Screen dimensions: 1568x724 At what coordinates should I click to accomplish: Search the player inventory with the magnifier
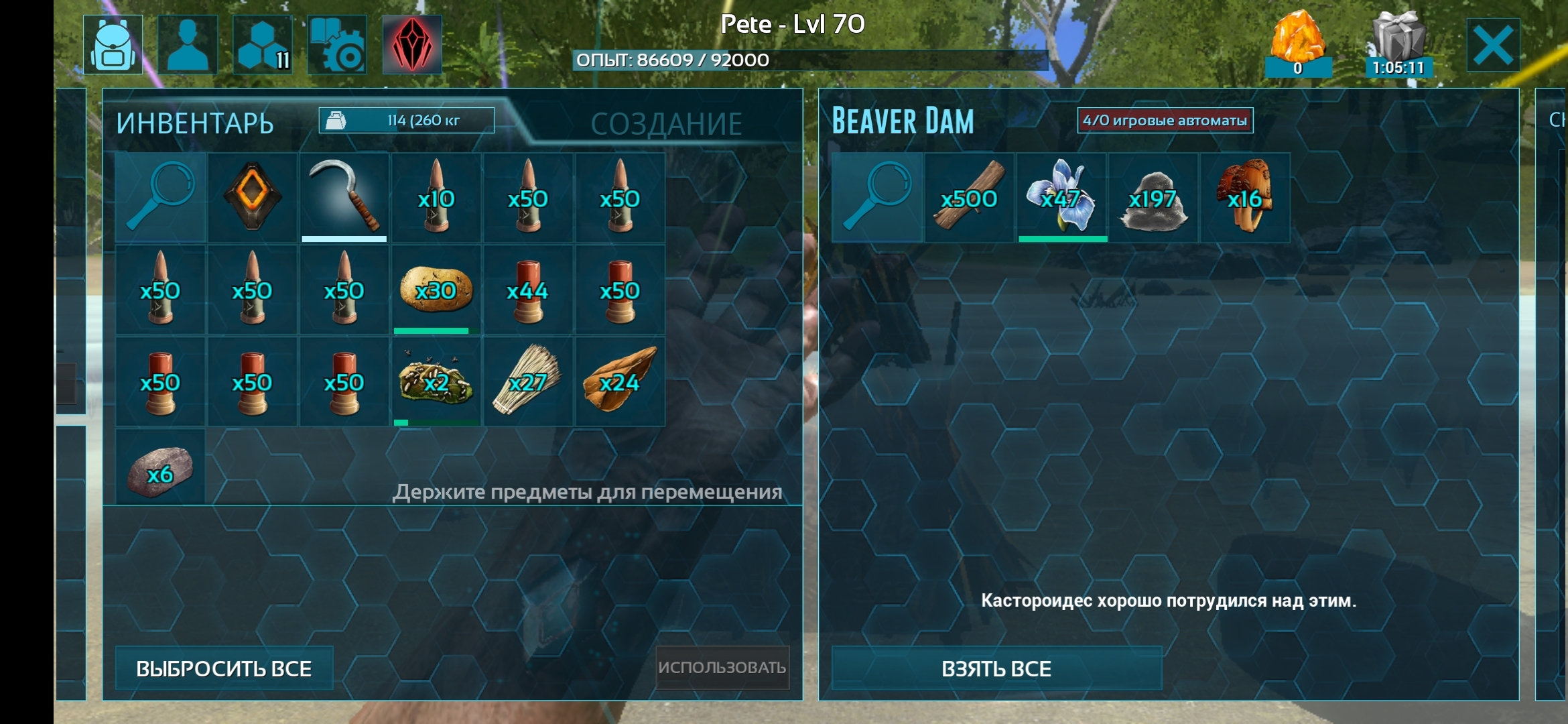click(160, 197)
